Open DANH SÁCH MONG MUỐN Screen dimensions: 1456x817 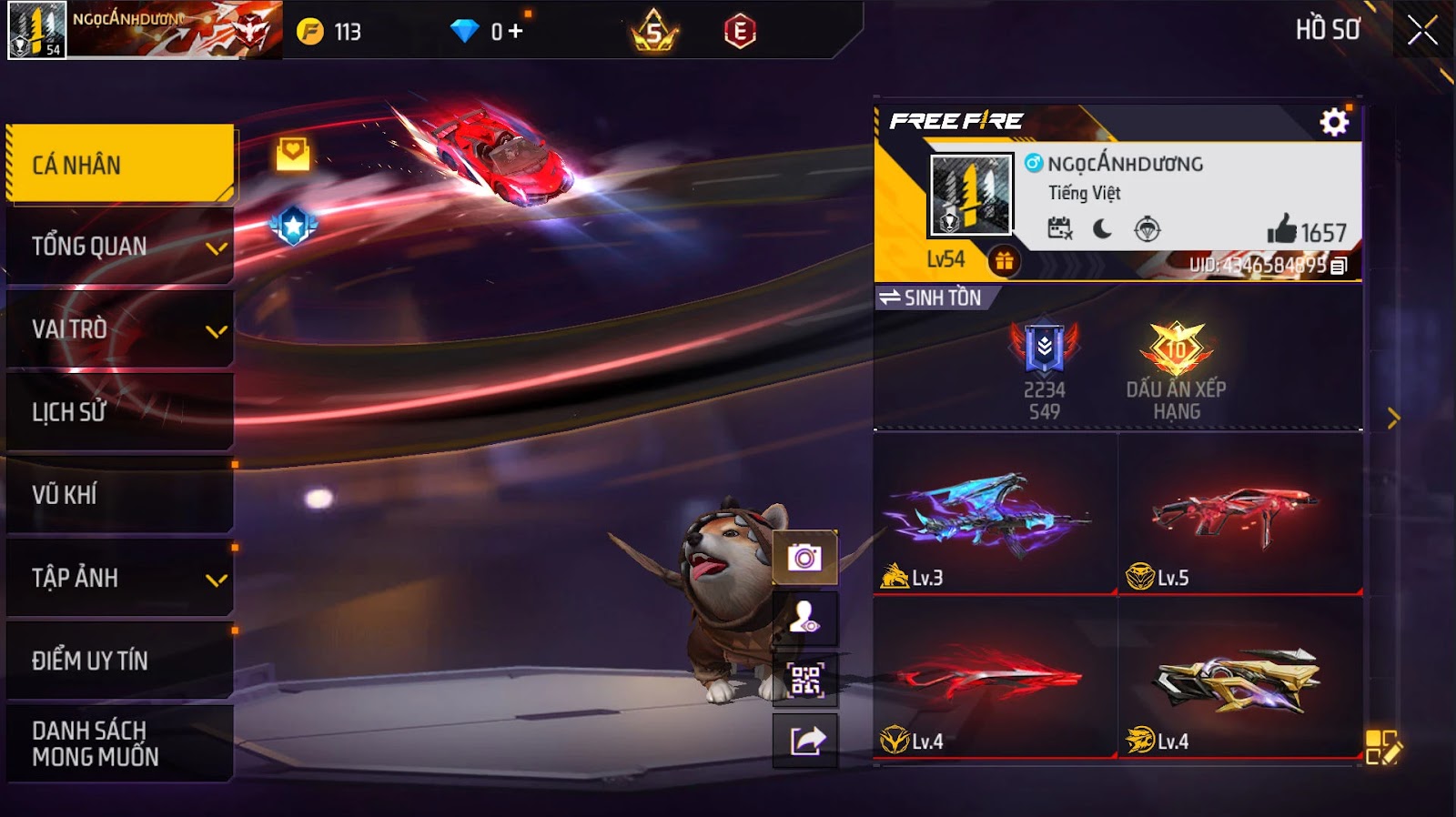click(x=119, y=743)
